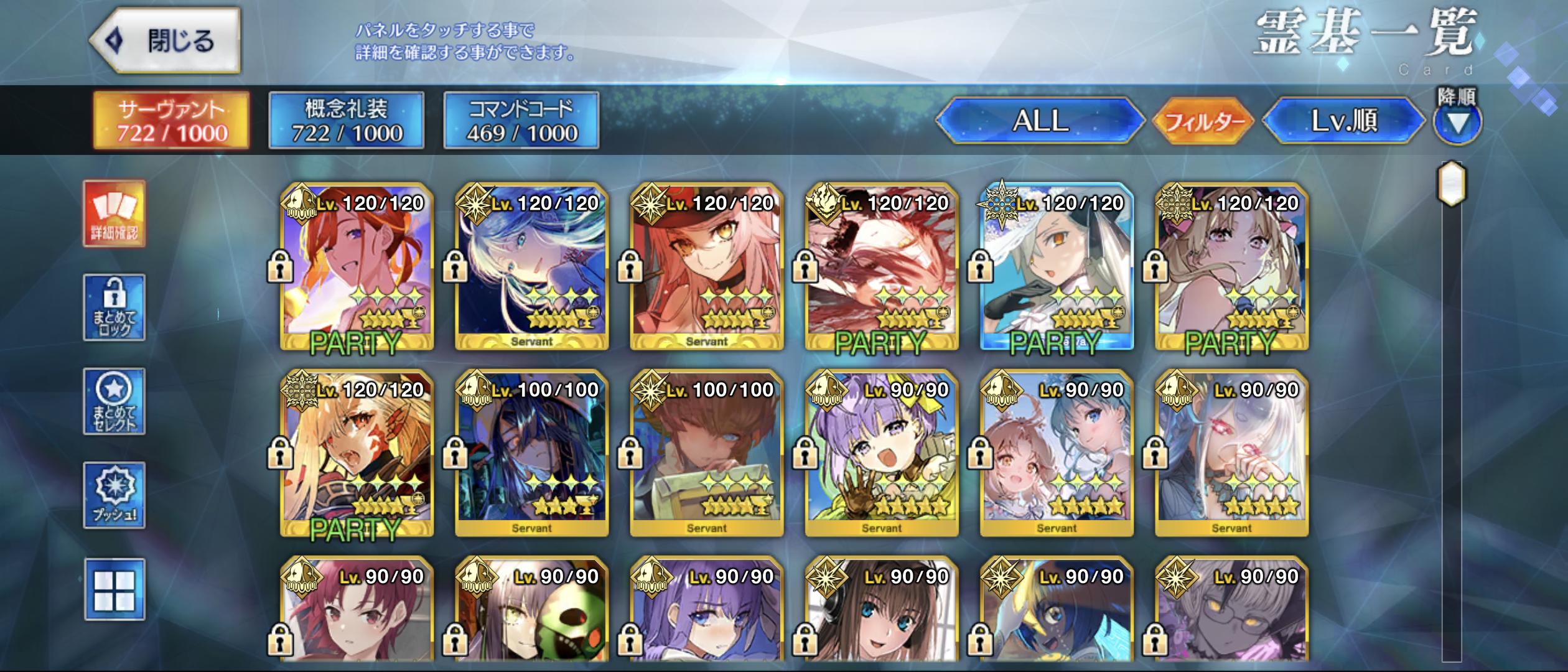Select the pink fox-eared servant in red hat
Viewport: 1568px width, 672px height.
(707, 266)
